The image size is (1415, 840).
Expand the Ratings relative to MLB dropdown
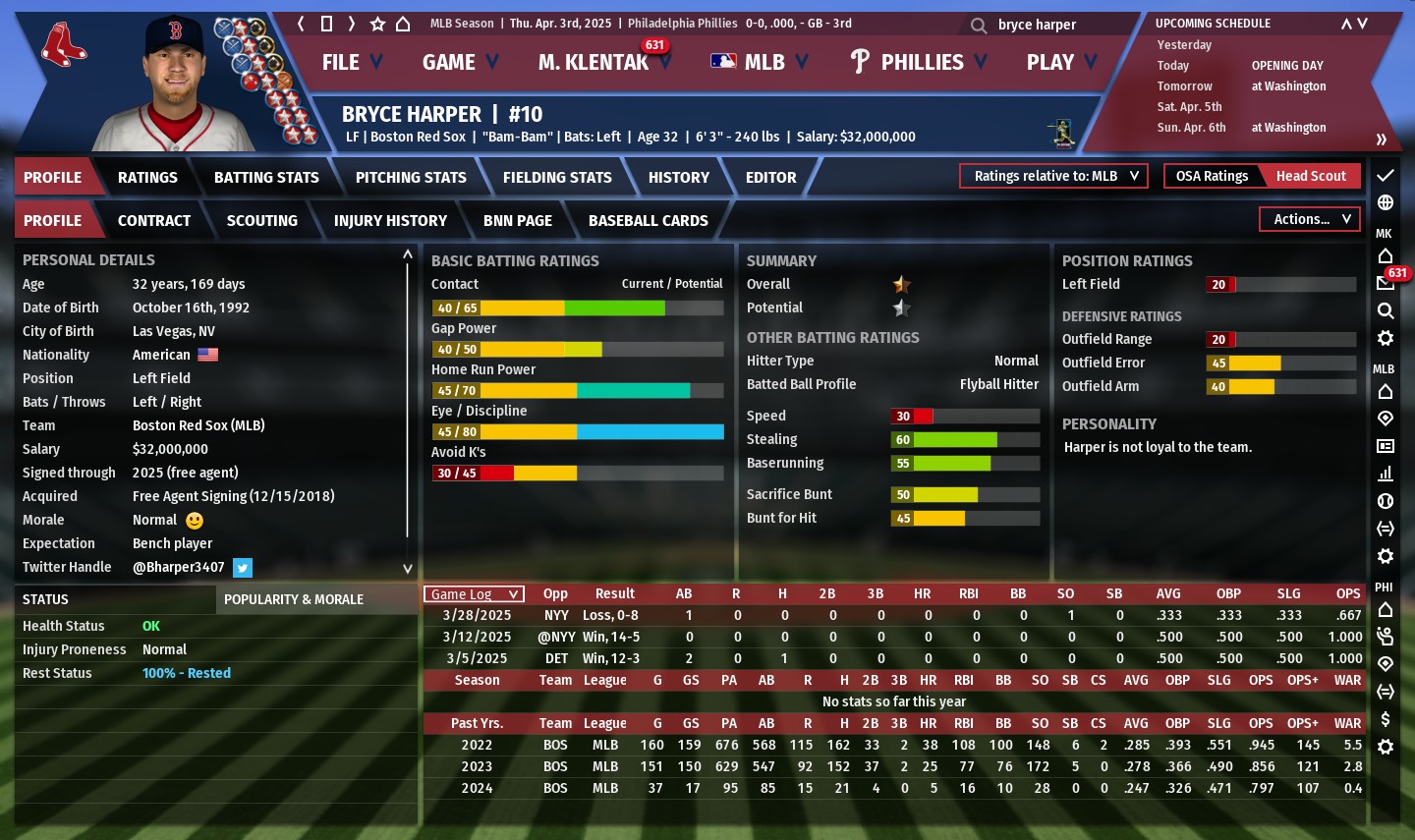point(1054,176)
